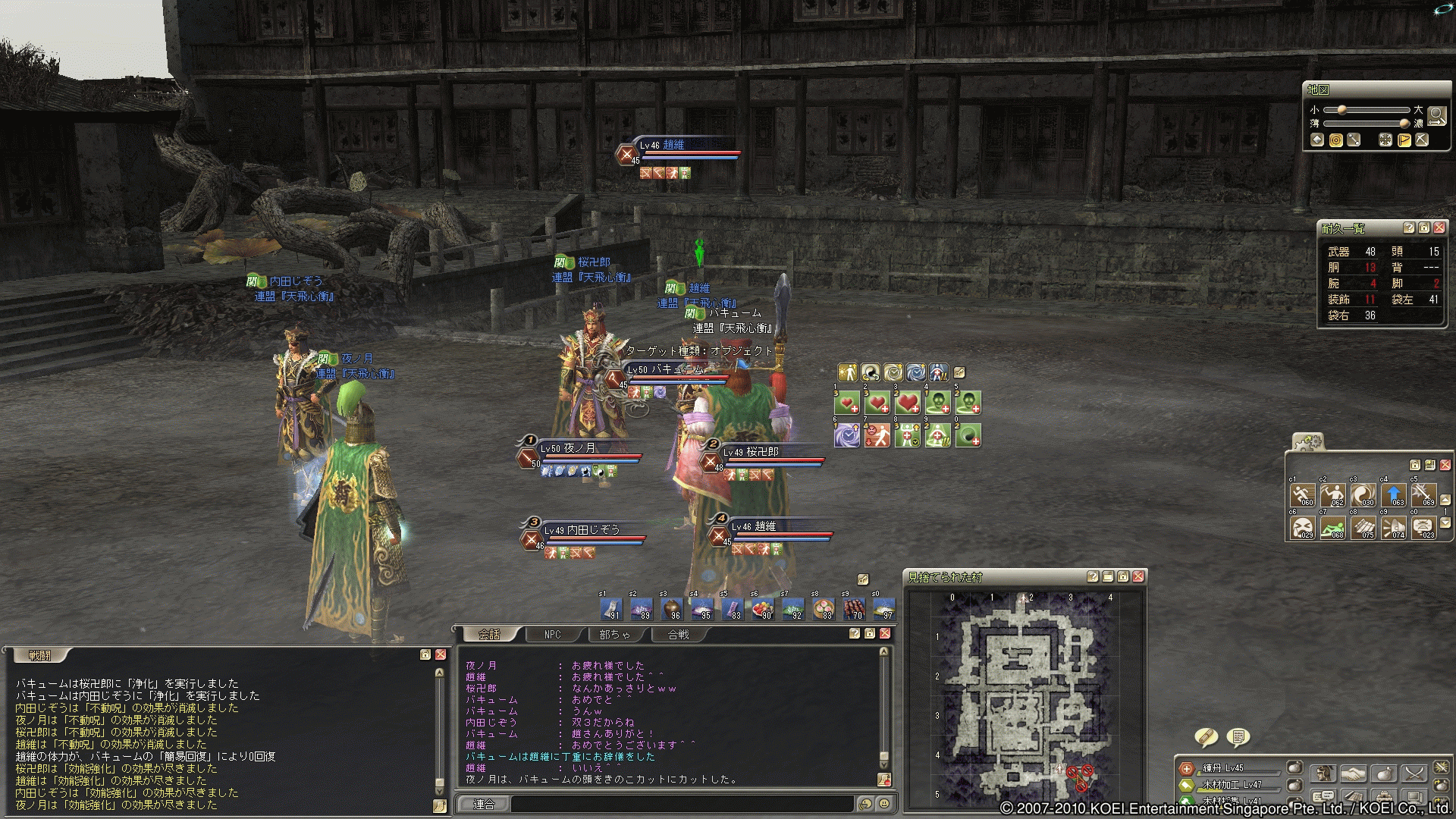Switch to the NPC chat tab
The height and width of the screenshot is (819, 1456).
[552, 635]
